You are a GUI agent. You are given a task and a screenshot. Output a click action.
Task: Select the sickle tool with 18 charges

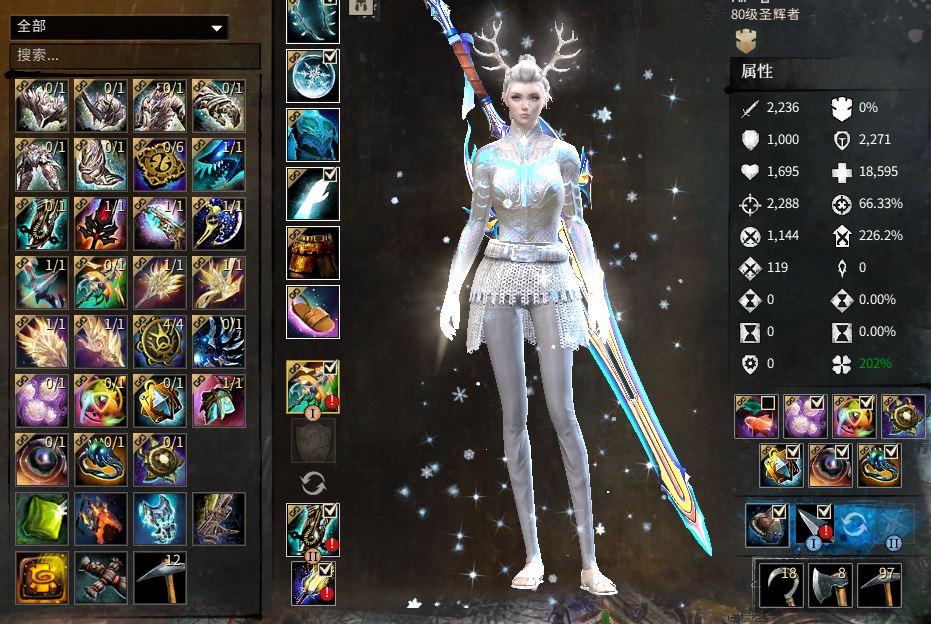pos(781,585)
